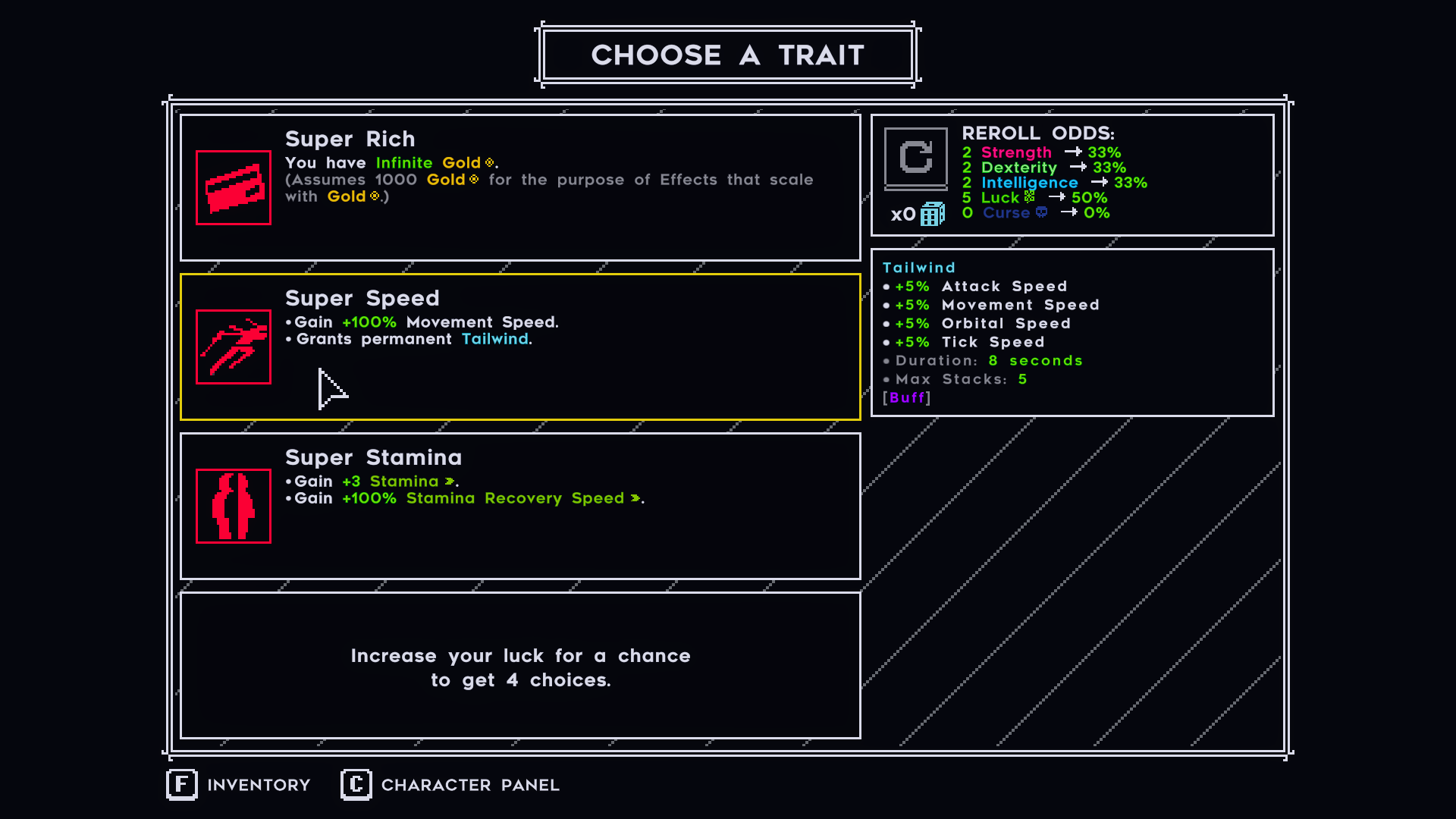Click the Buff tag in the Tailwind panel
The height and width of the screenshot is (819, 1456).
click(907, 397)
